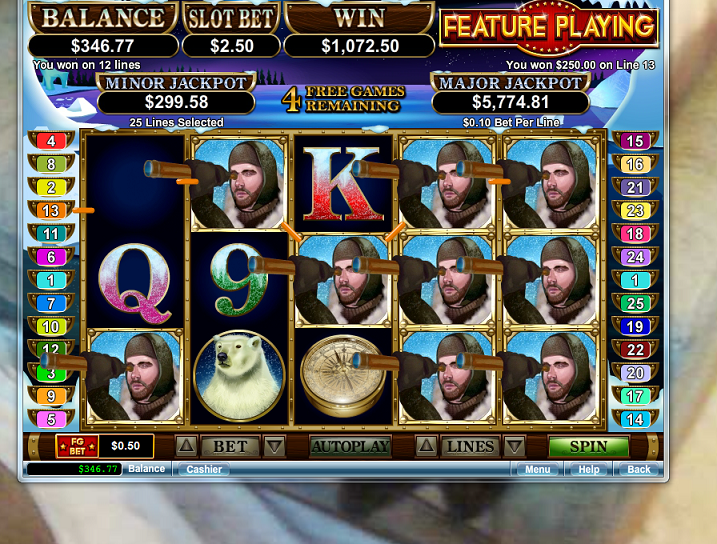
Task: Hit the green SPIN button
Action: (x=588, y=446)
